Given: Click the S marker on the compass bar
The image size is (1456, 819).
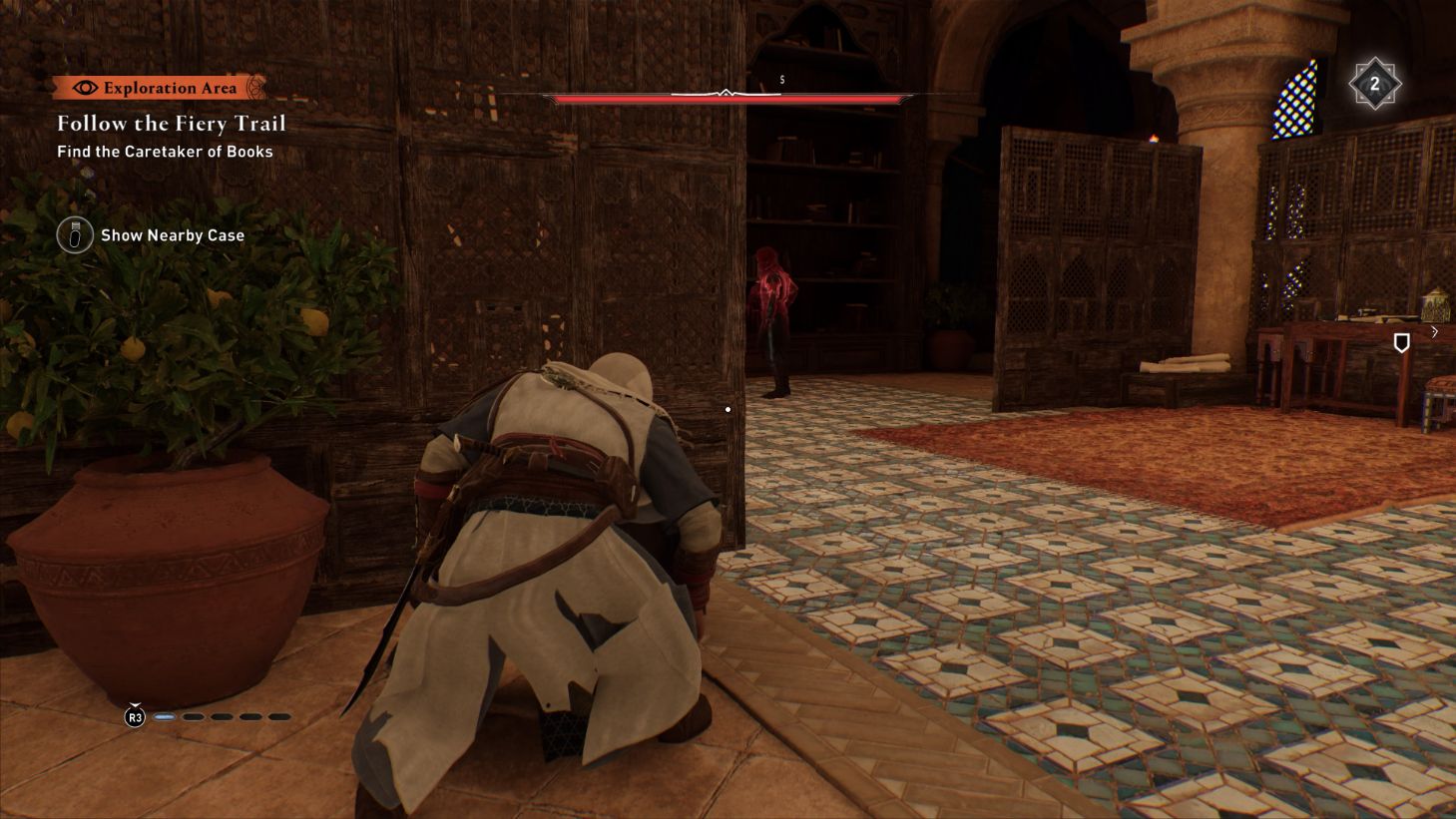Looking at the screenshot, I should (x=782, y=78).
